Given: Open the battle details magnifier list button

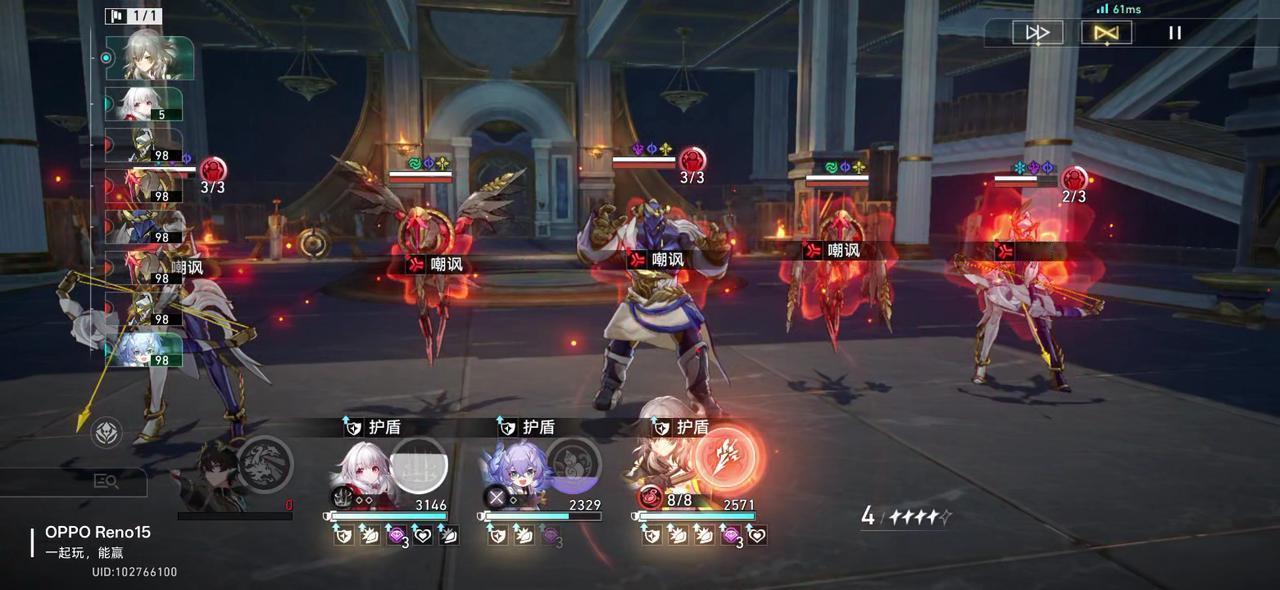Looking at the screenshot, I should coord(106,482).
